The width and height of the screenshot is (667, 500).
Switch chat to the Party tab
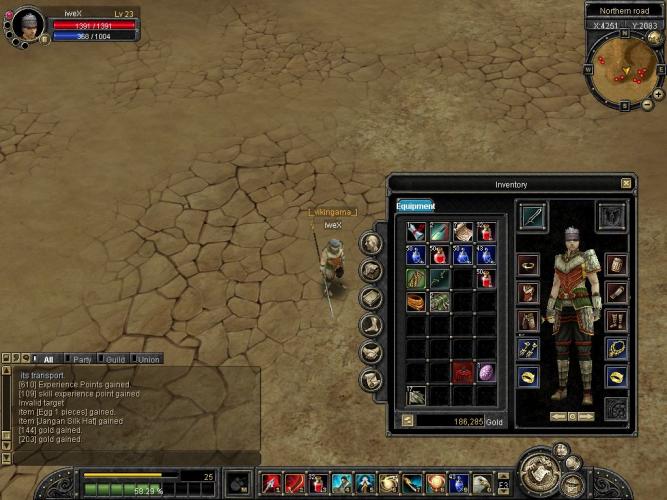(x=82, y=359)
